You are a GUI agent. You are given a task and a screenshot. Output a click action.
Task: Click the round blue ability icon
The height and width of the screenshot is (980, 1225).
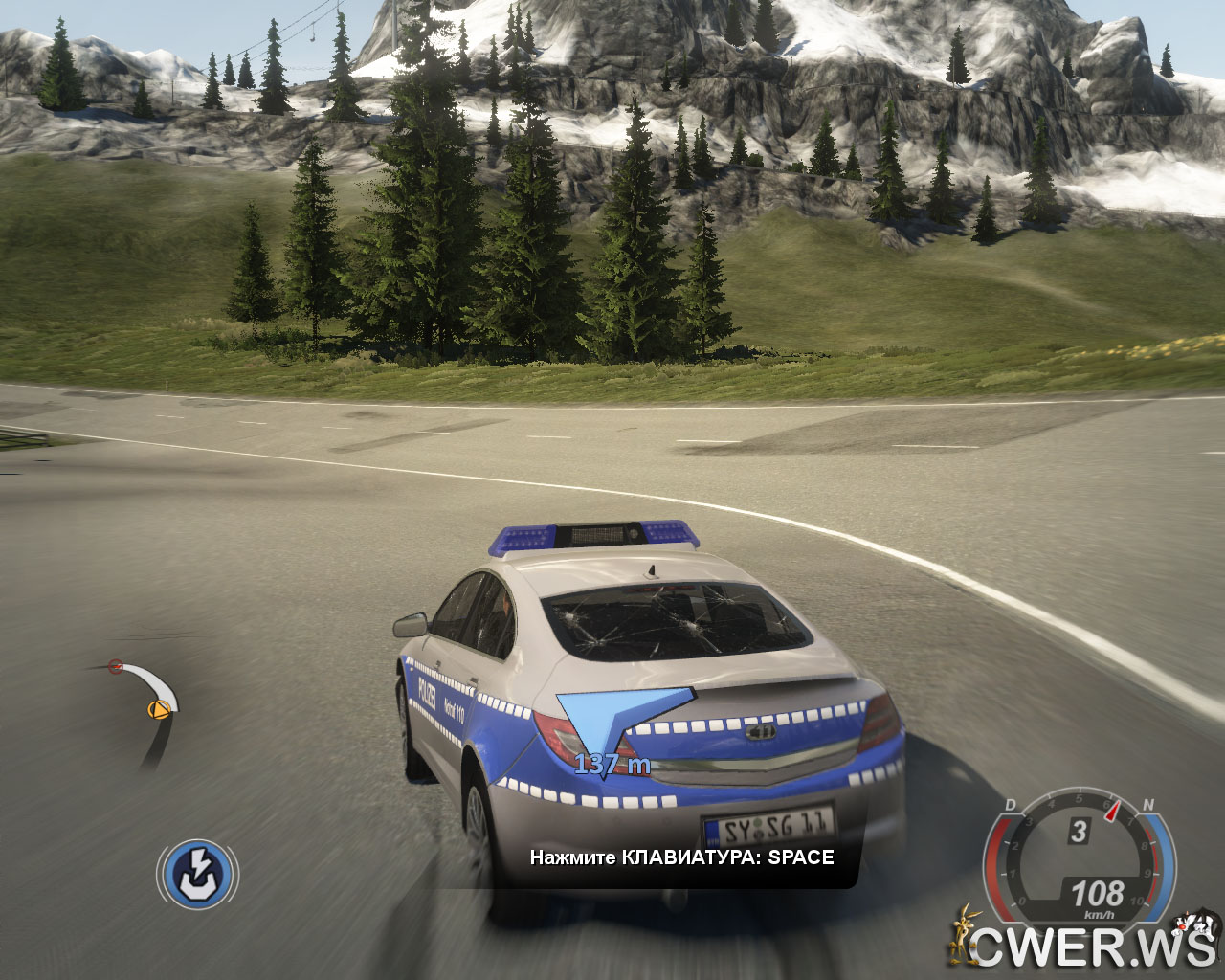click(x=197, y=874)
